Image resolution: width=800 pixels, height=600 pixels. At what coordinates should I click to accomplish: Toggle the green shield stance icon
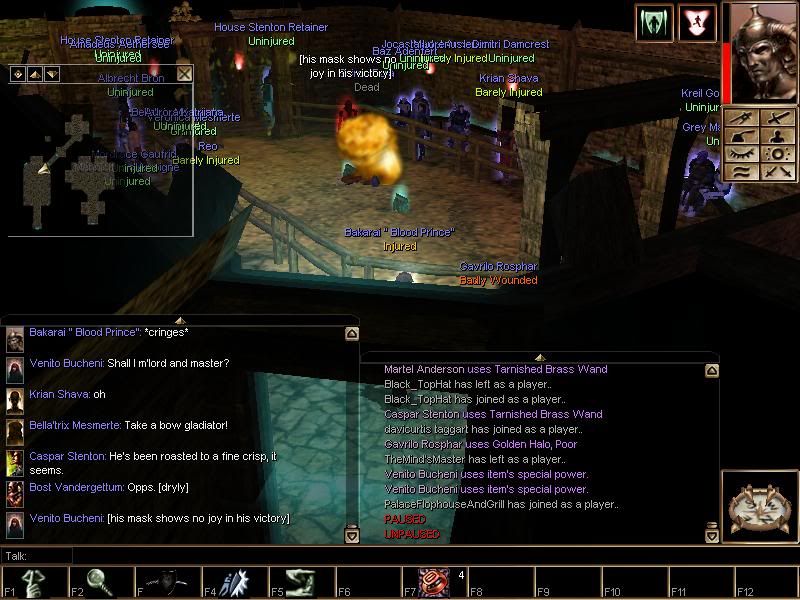[x=650, y=22]
